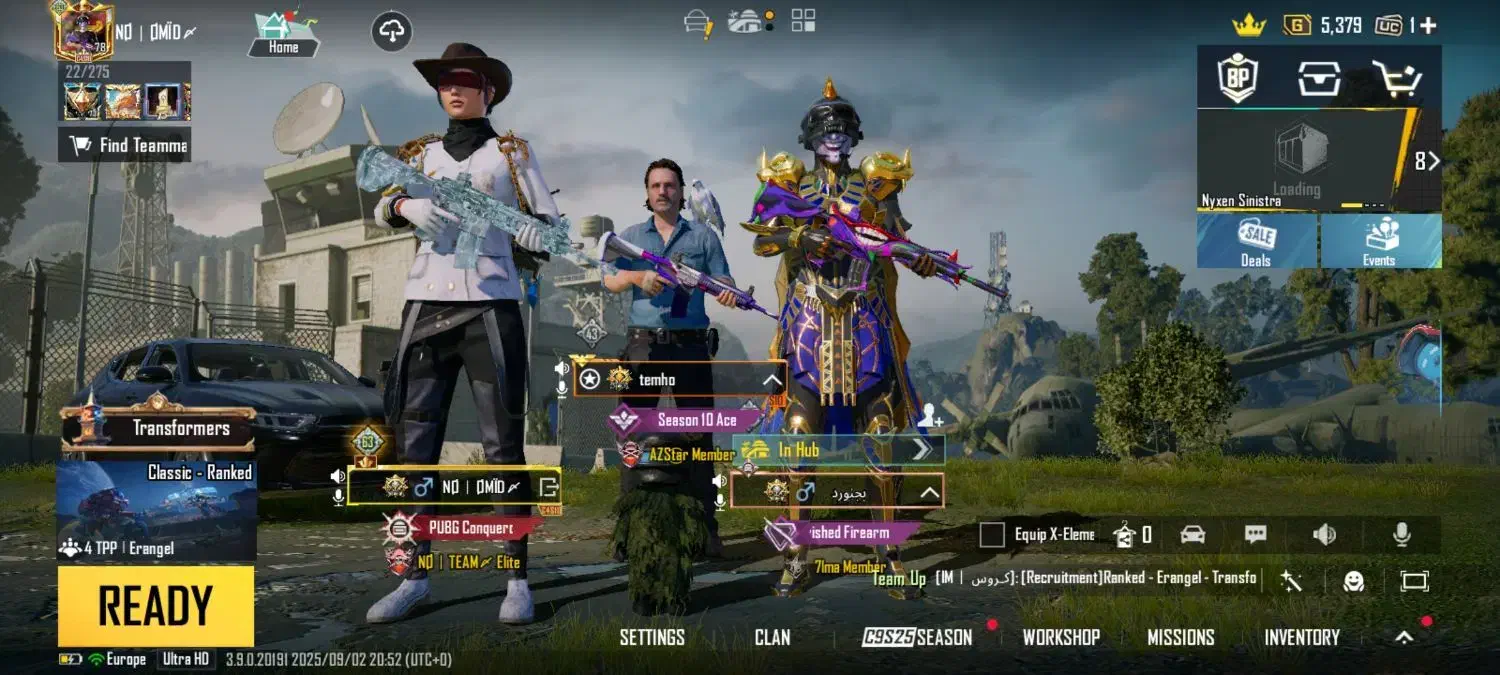The width and height of the screenshot is (1500, 675).
Task: Open the In Hub status arrow
Action: pos(921,450)
